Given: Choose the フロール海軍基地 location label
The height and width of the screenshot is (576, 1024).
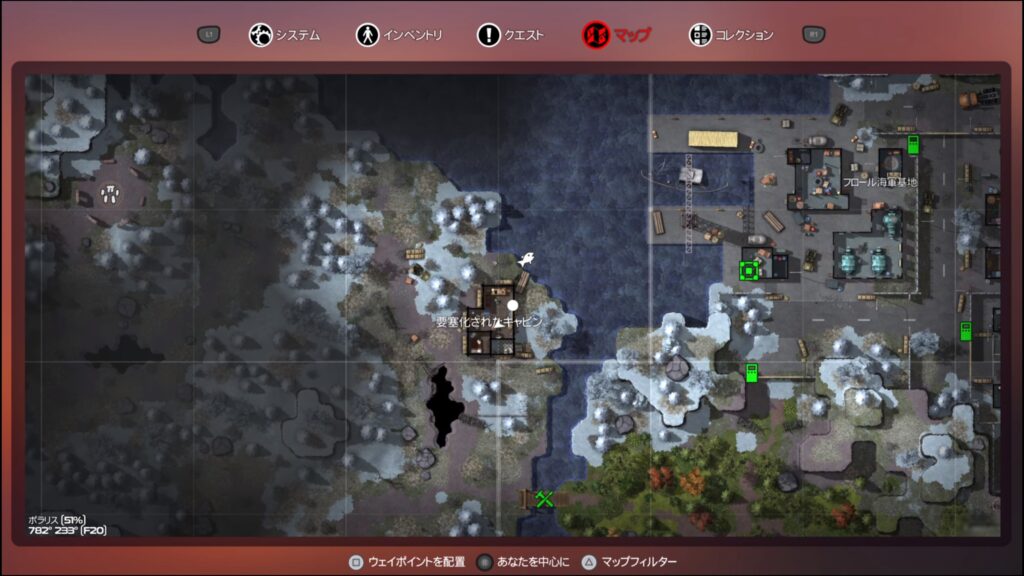Looking at the screenshot, I should click(880, 182).
